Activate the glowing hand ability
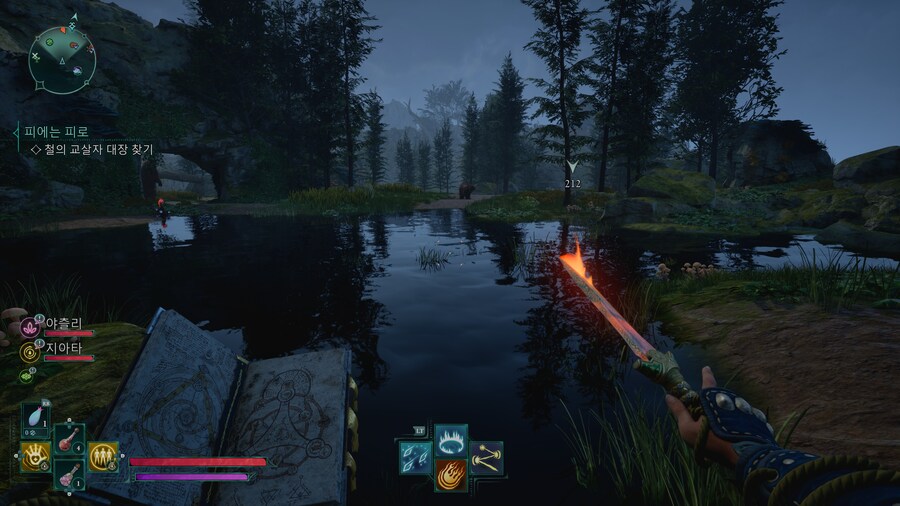This screenshot has width=900, height=506. (36, 457)
